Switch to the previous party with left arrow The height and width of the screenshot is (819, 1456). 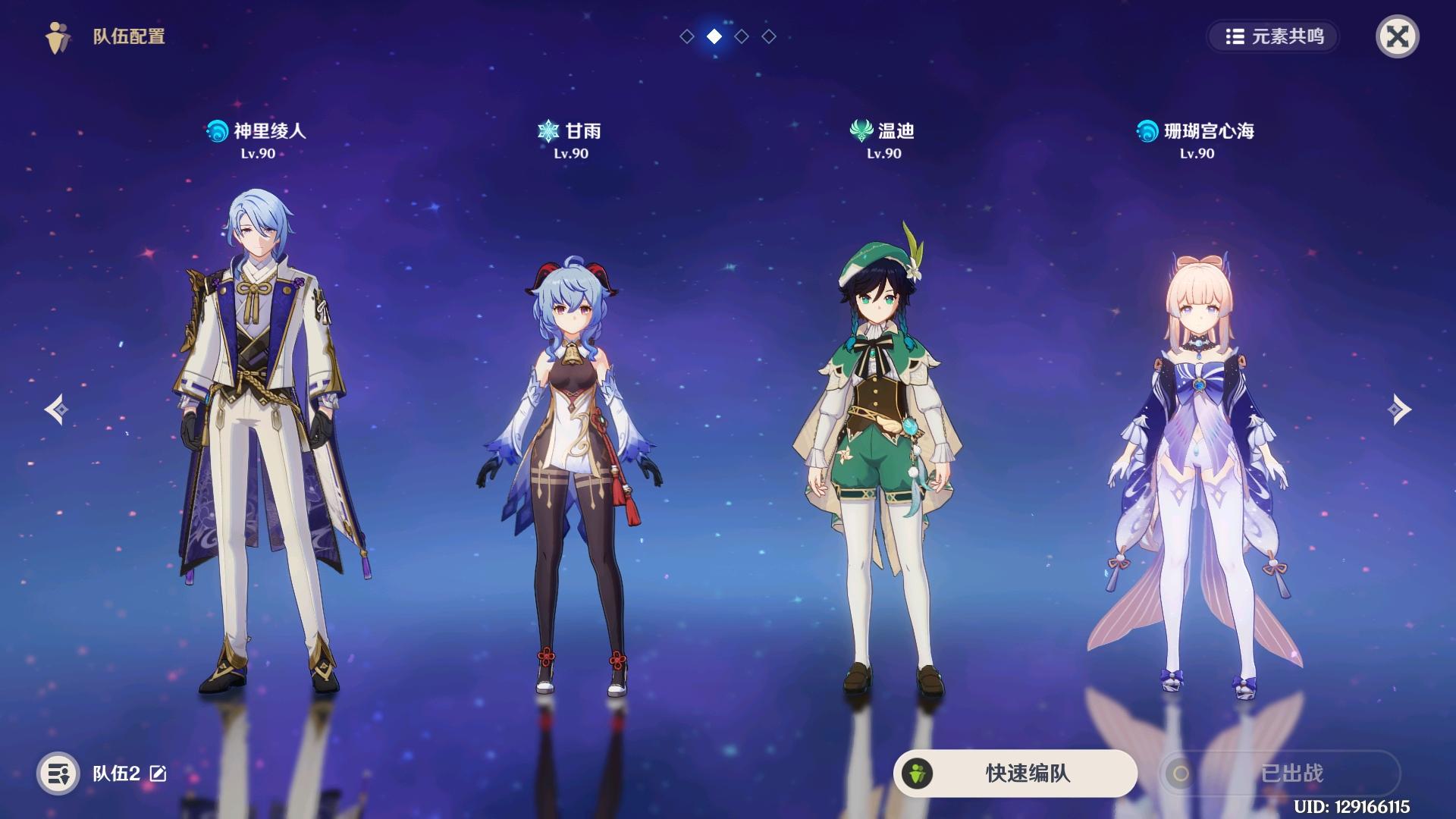(x=56, y=409)
